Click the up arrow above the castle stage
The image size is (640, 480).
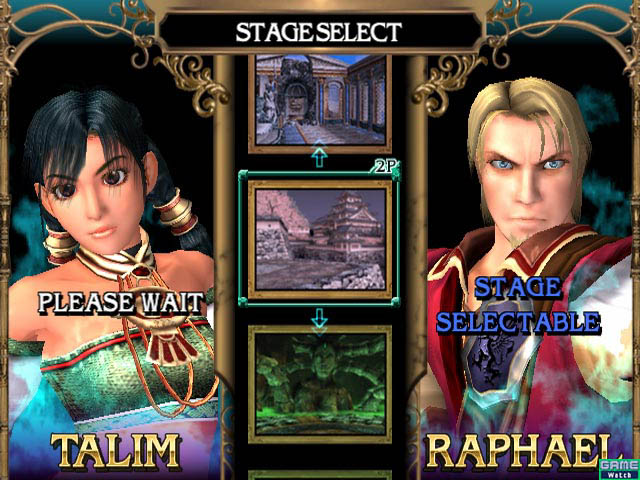[x=319, y=158]
